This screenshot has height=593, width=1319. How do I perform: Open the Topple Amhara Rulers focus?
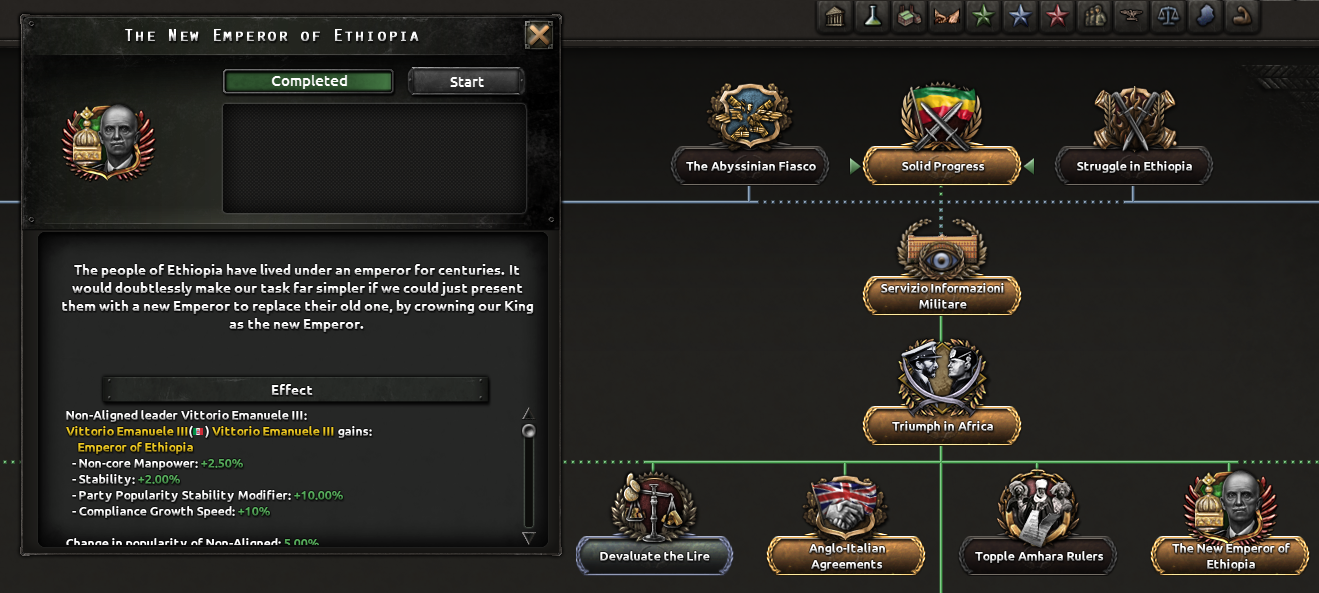1038,556
